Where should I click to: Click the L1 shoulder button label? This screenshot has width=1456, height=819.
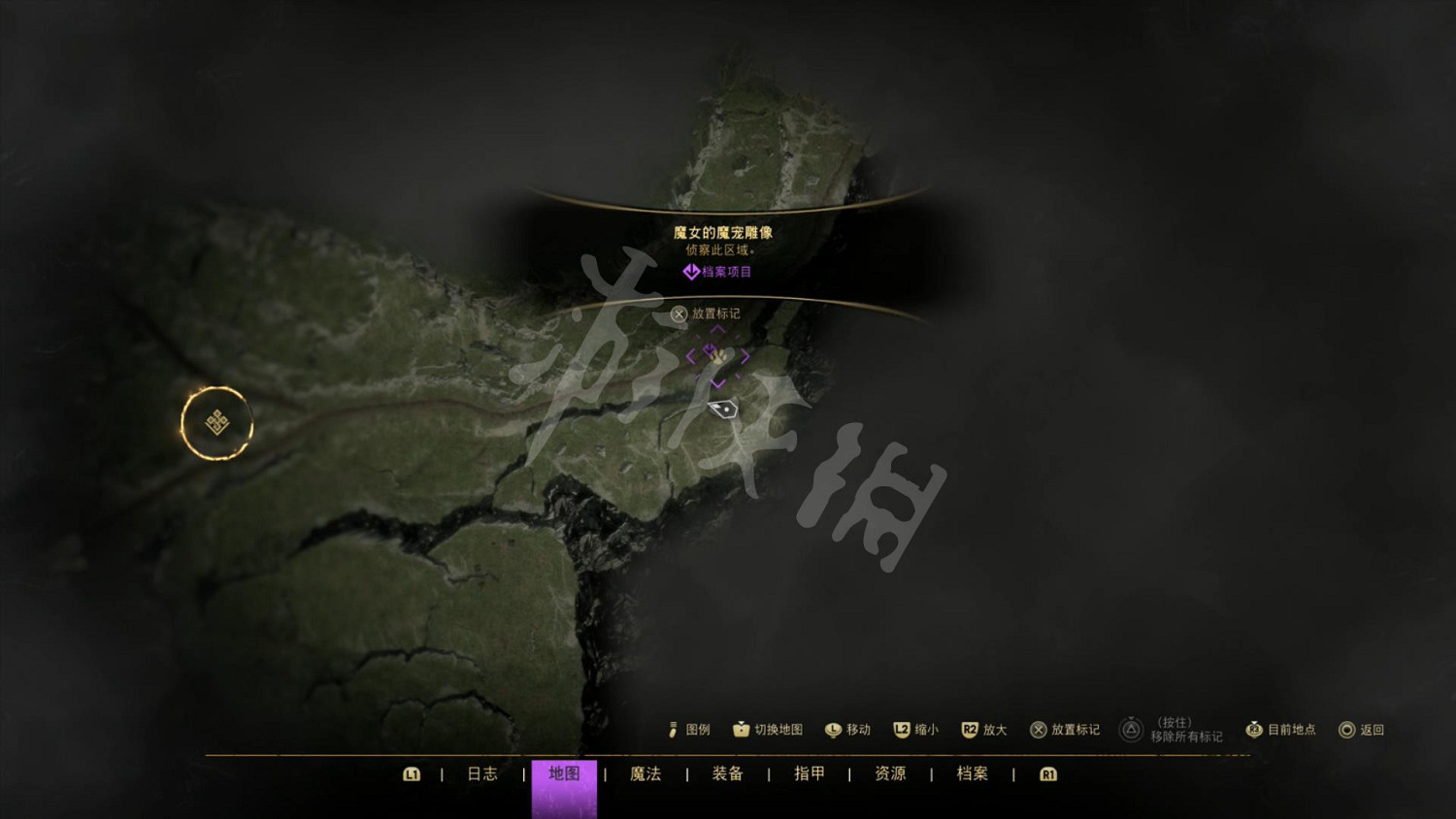pos(413,774)
